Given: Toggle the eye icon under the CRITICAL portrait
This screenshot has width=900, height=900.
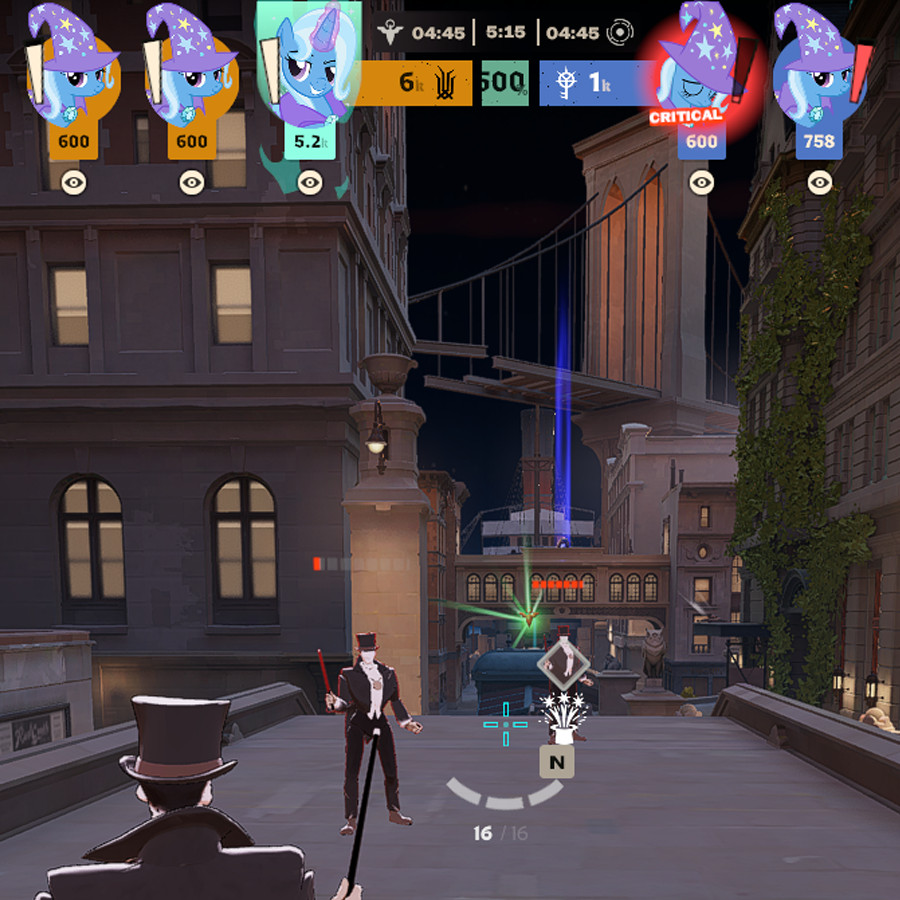Looking at the screenshot, I should click(702, 182).
